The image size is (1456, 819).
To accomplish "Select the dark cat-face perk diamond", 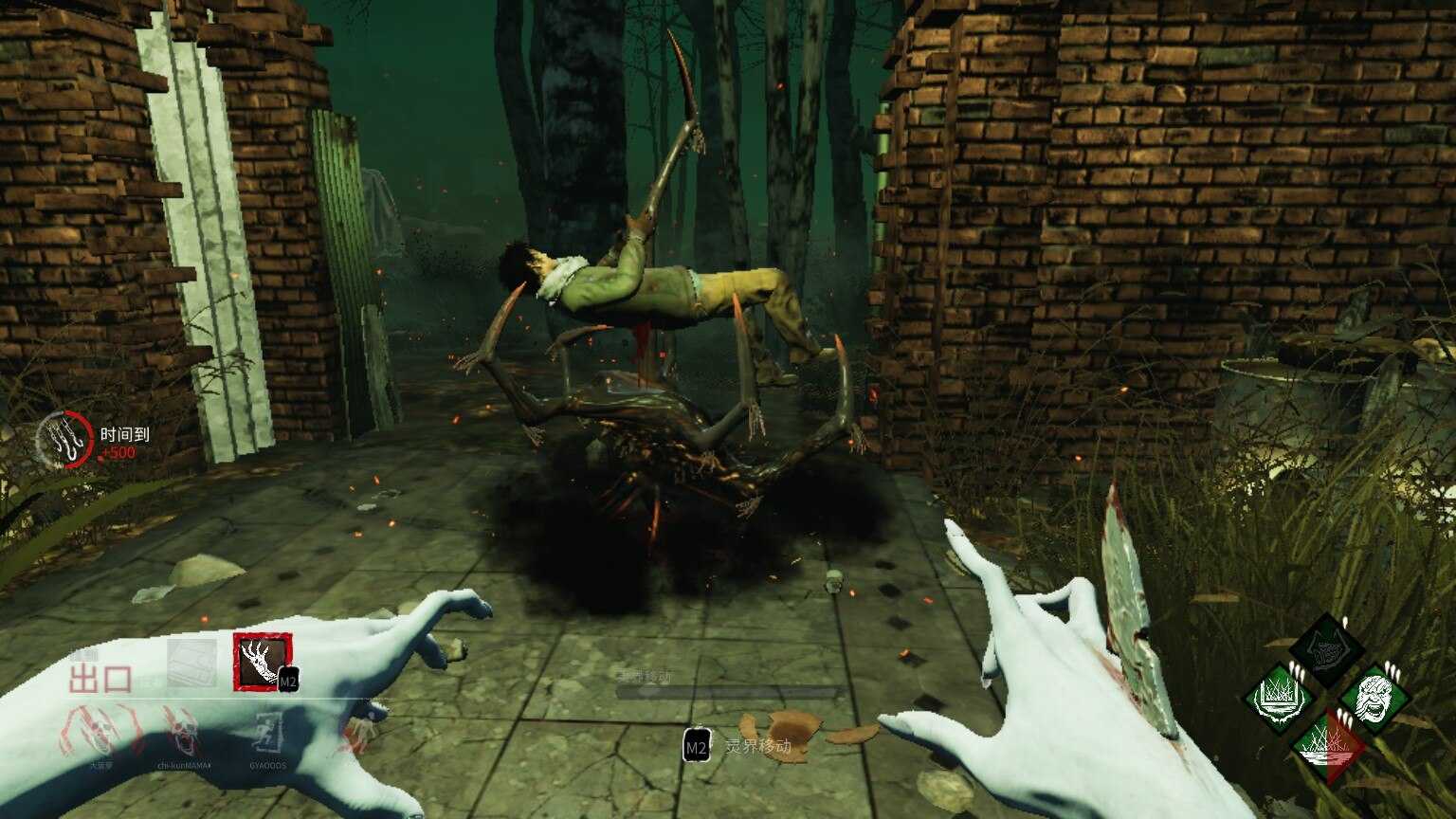I will pos(1327,650).
